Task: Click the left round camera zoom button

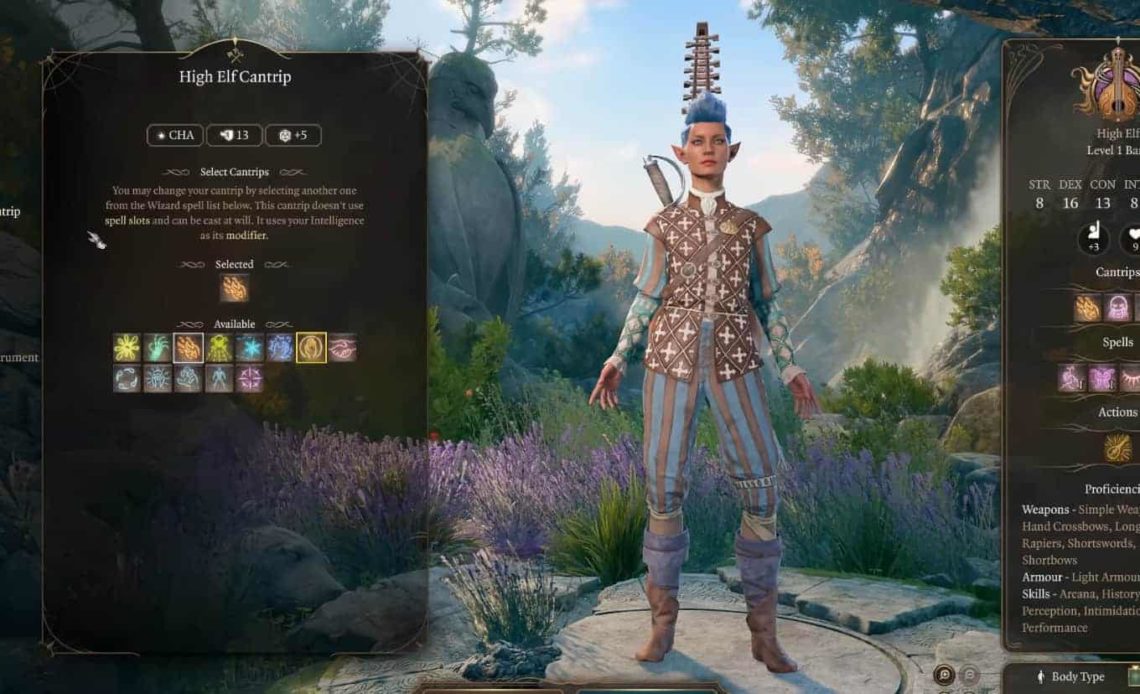Action: (943, 674)
